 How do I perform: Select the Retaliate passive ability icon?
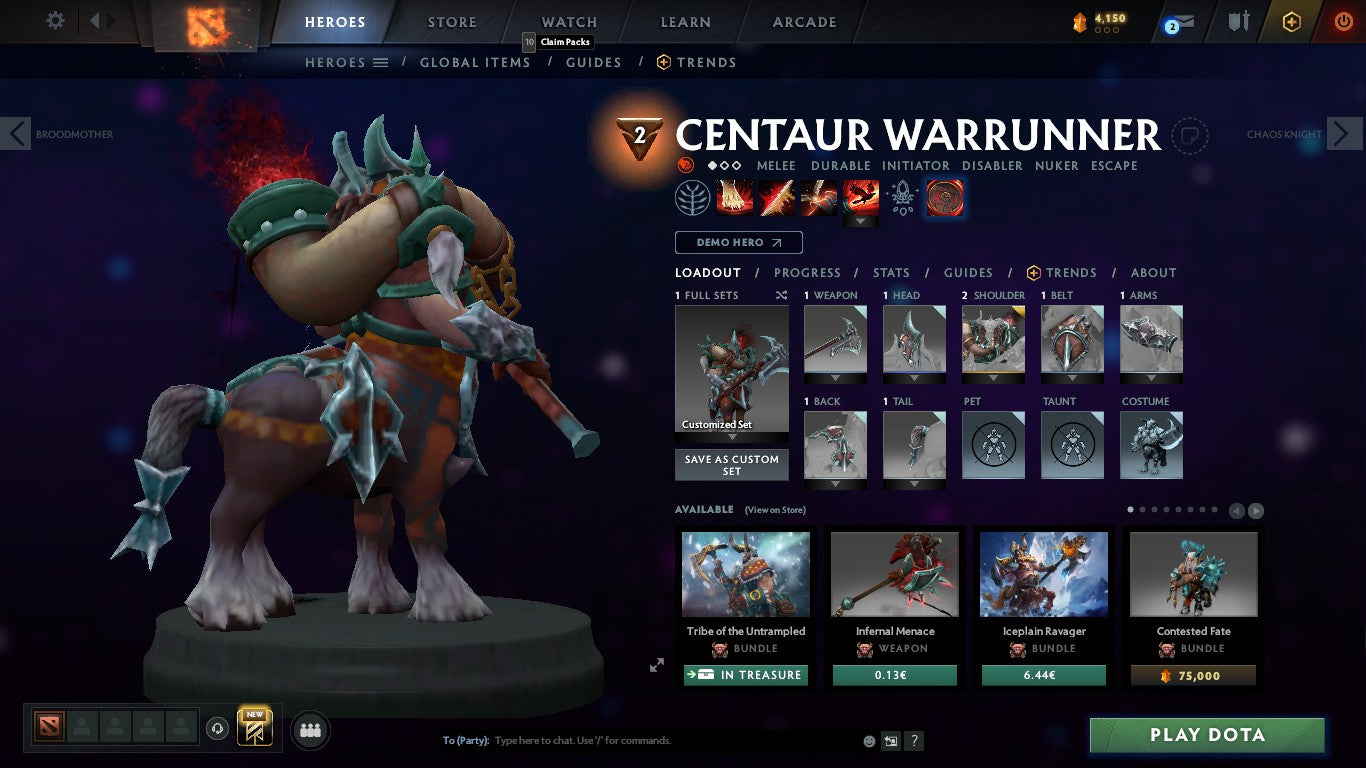(819, 198)
